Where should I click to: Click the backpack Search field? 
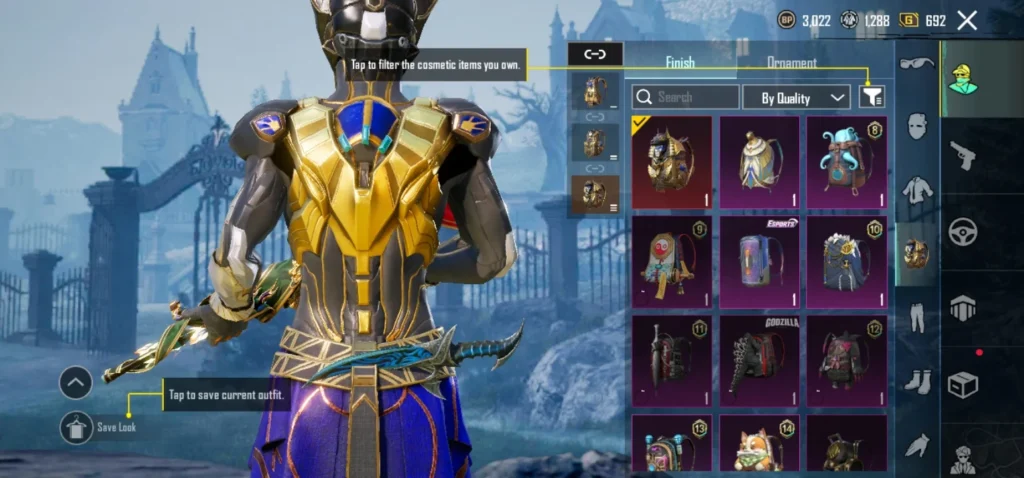(x=686, y=97)
